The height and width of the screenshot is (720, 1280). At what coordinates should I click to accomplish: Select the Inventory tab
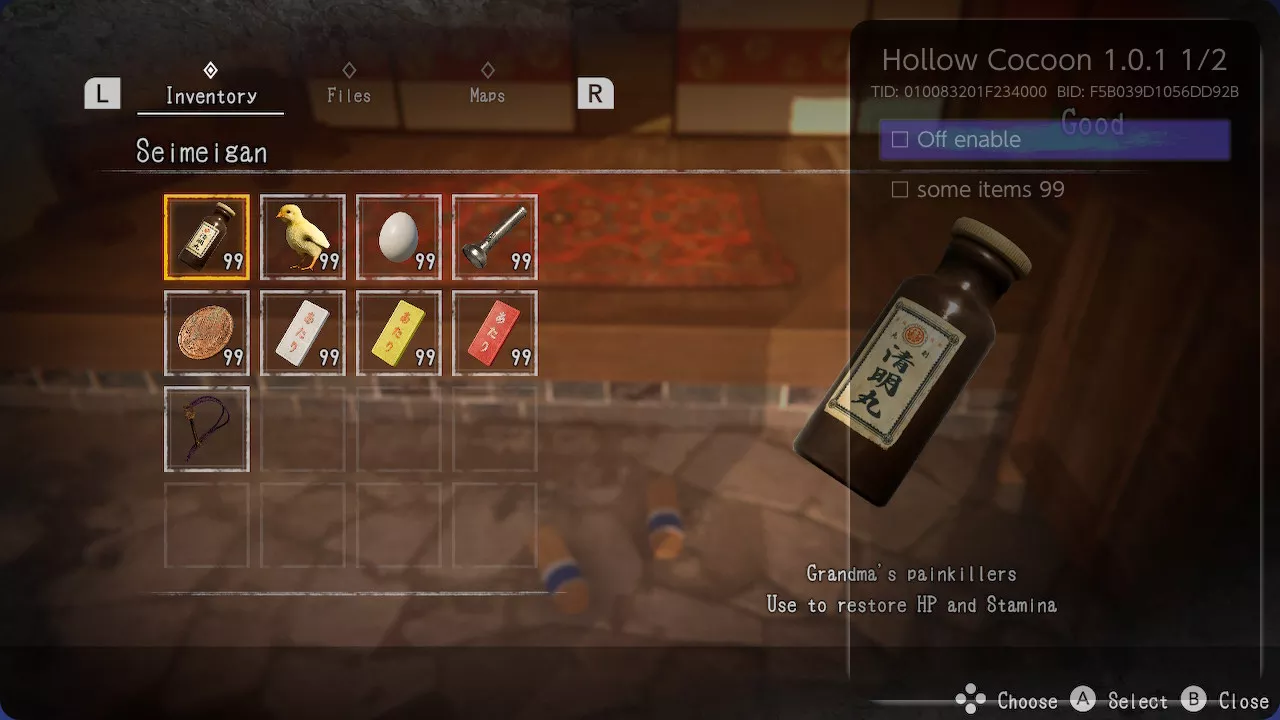[x=211, y=95]
